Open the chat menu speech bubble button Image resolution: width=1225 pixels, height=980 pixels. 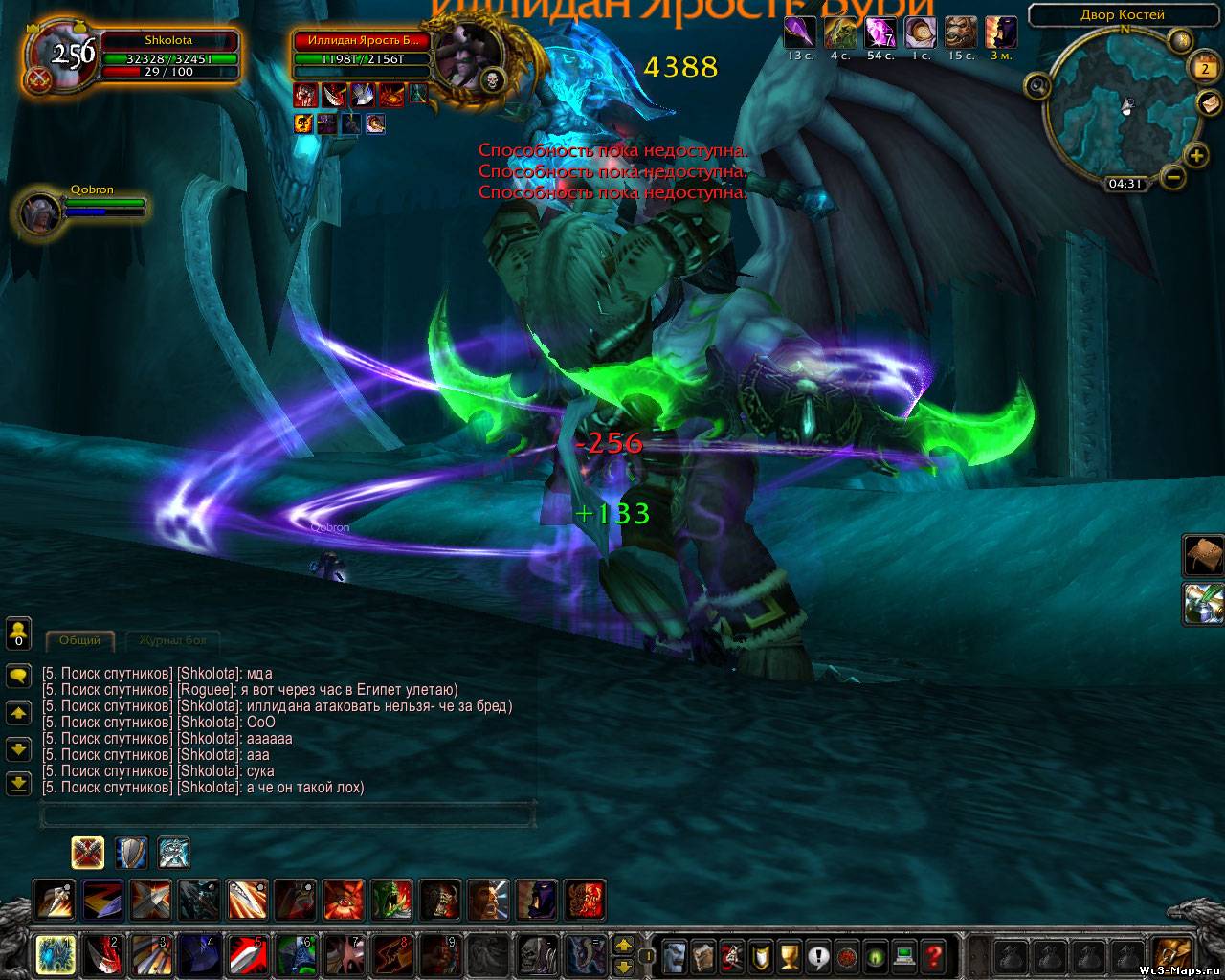18,676
